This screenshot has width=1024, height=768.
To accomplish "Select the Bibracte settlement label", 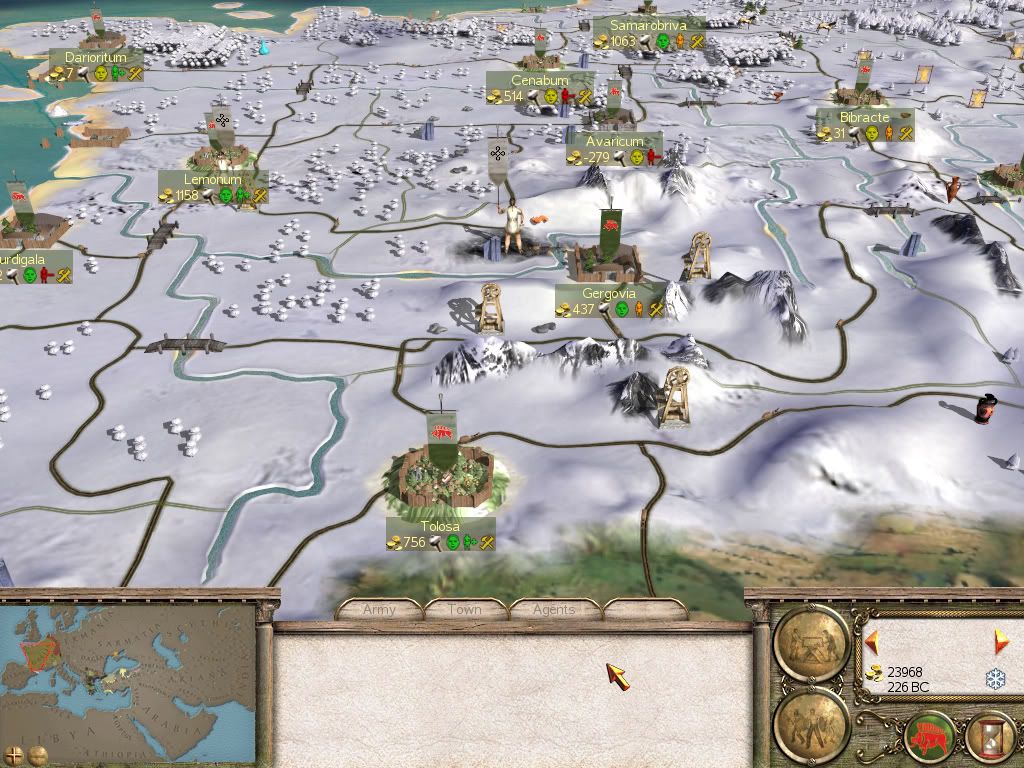I will [865, 118].
